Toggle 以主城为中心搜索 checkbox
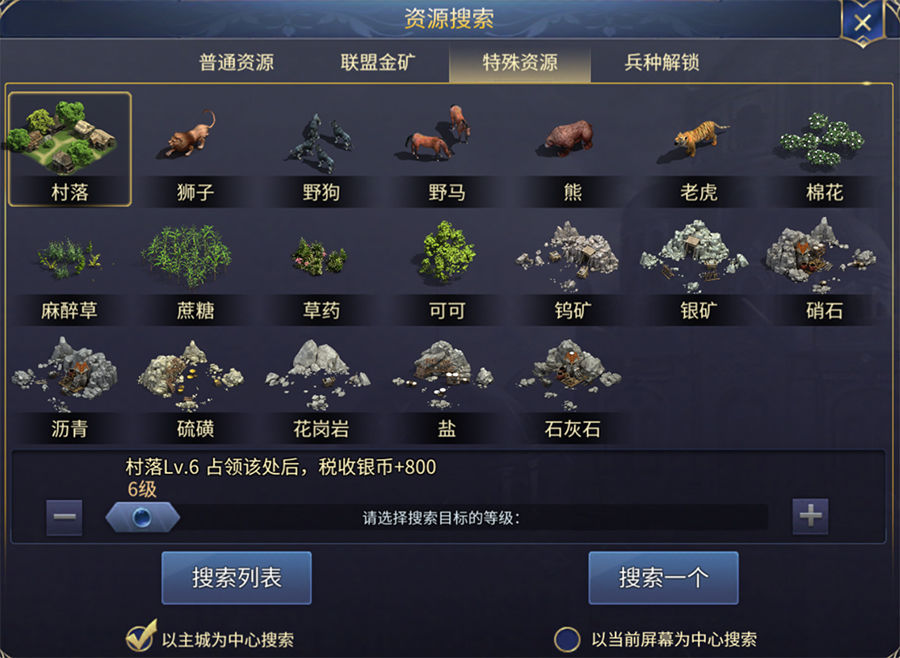The height and width of the screenshot is (658, 900). 139,638
